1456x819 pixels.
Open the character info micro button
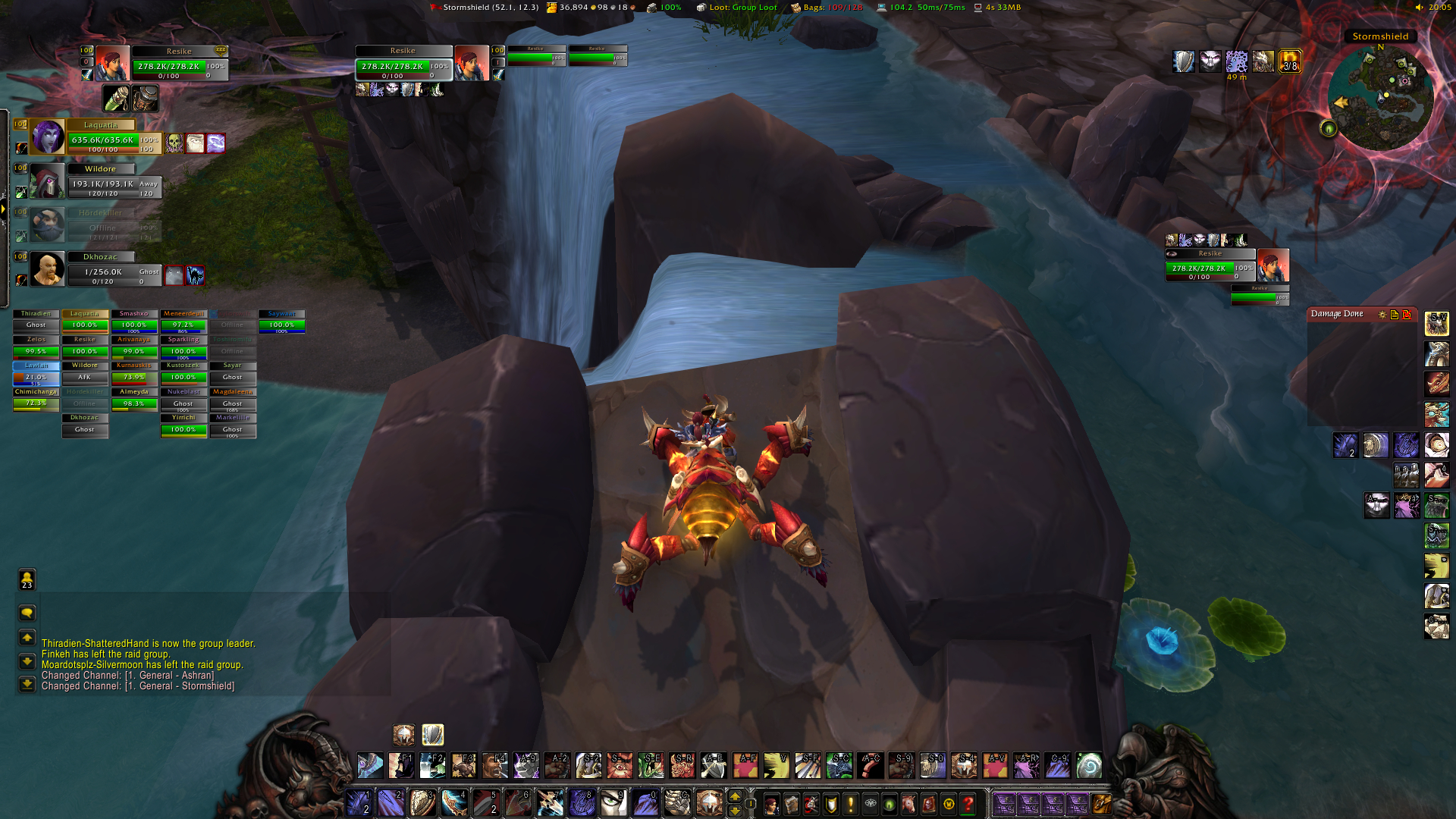tap(771, 804)
